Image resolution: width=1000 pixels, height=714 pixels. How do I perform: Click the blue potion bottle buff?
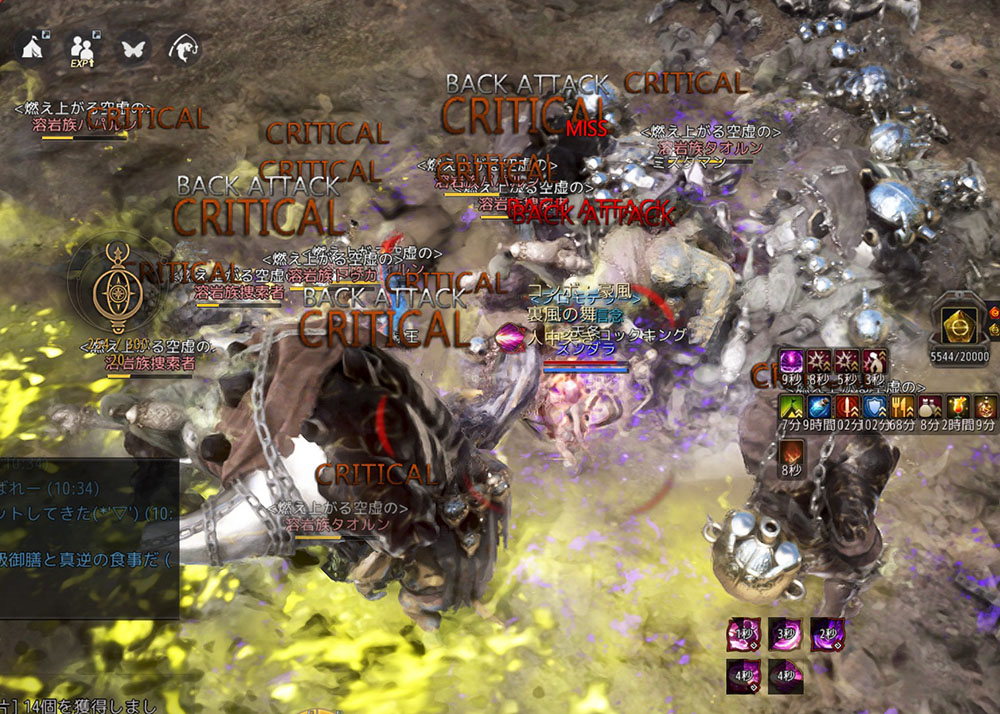[x=819, y=407]
